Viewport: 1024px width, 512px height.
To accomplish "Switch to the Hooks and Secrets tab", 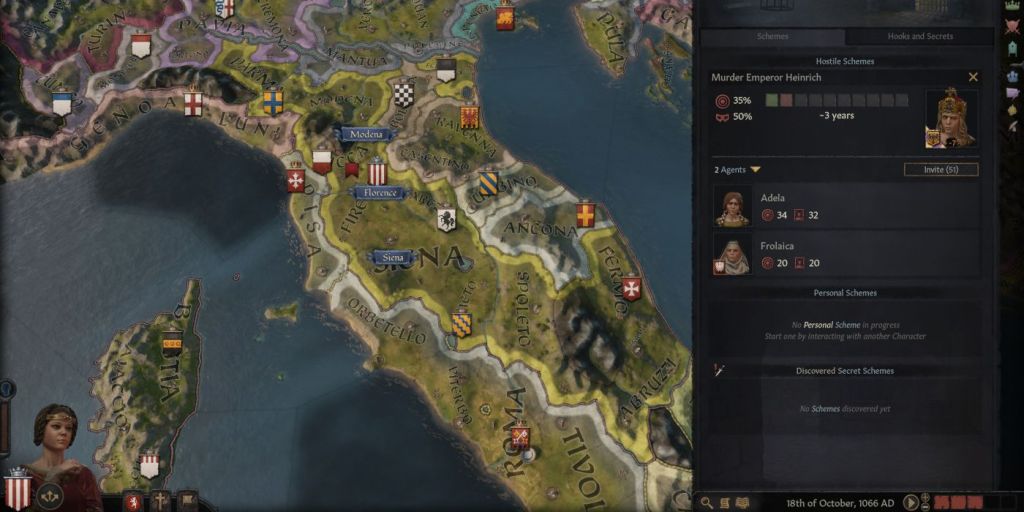I will [x=920, y=37].
